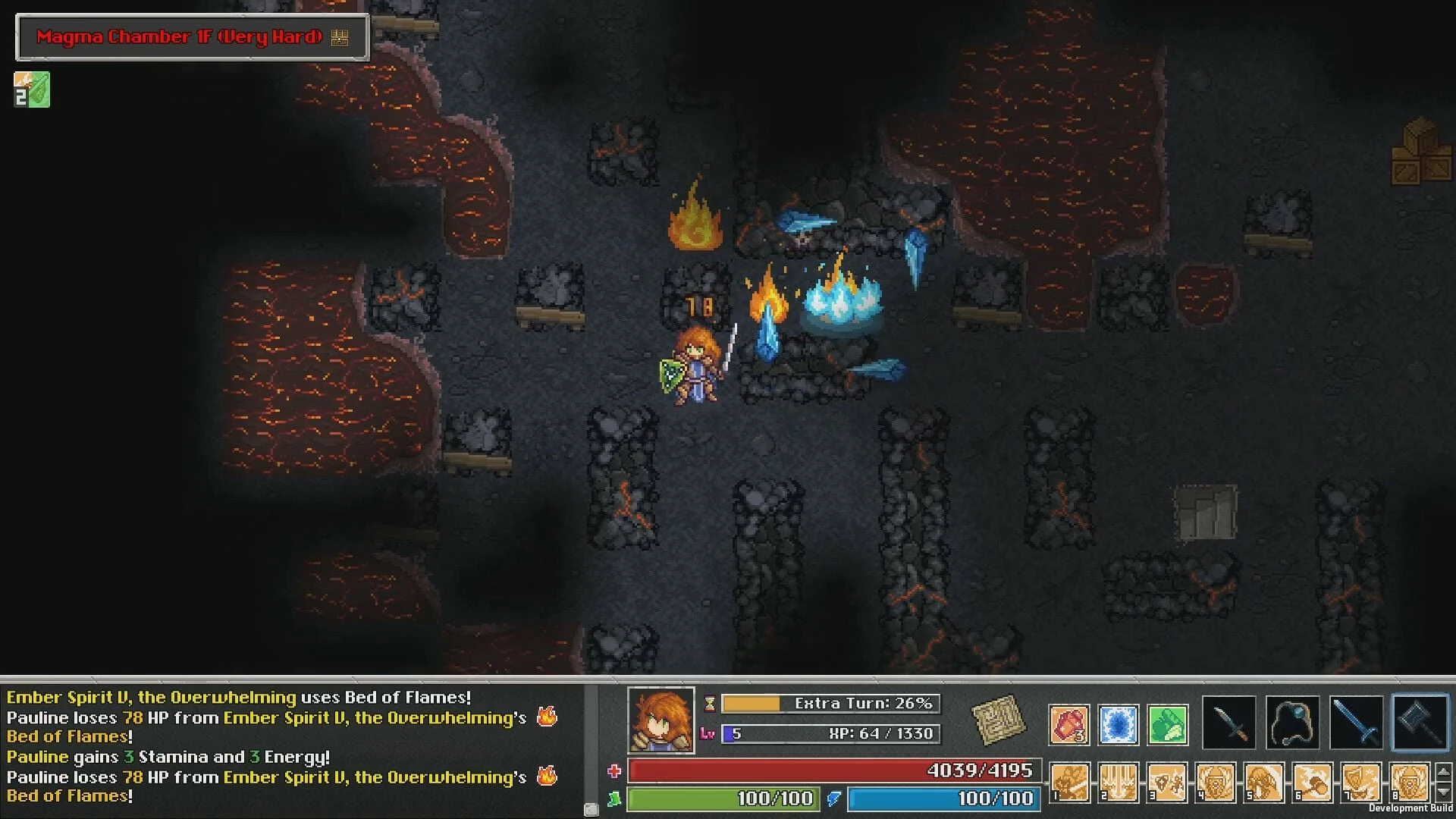Trigger the shield skill in slot 3
This screenshot has width=1456, height=819.
coord(1167,783)
